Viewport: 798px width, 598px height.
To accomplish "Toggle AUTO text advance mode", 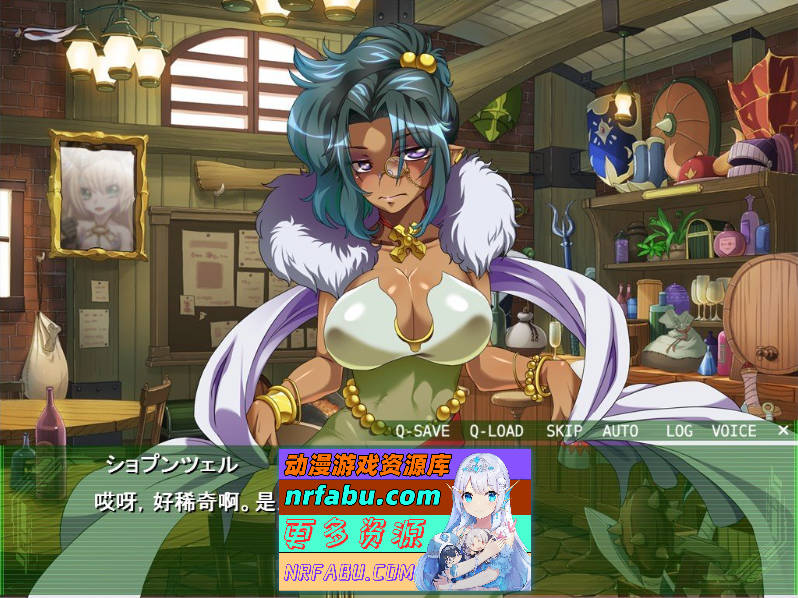I will point(620,431).
